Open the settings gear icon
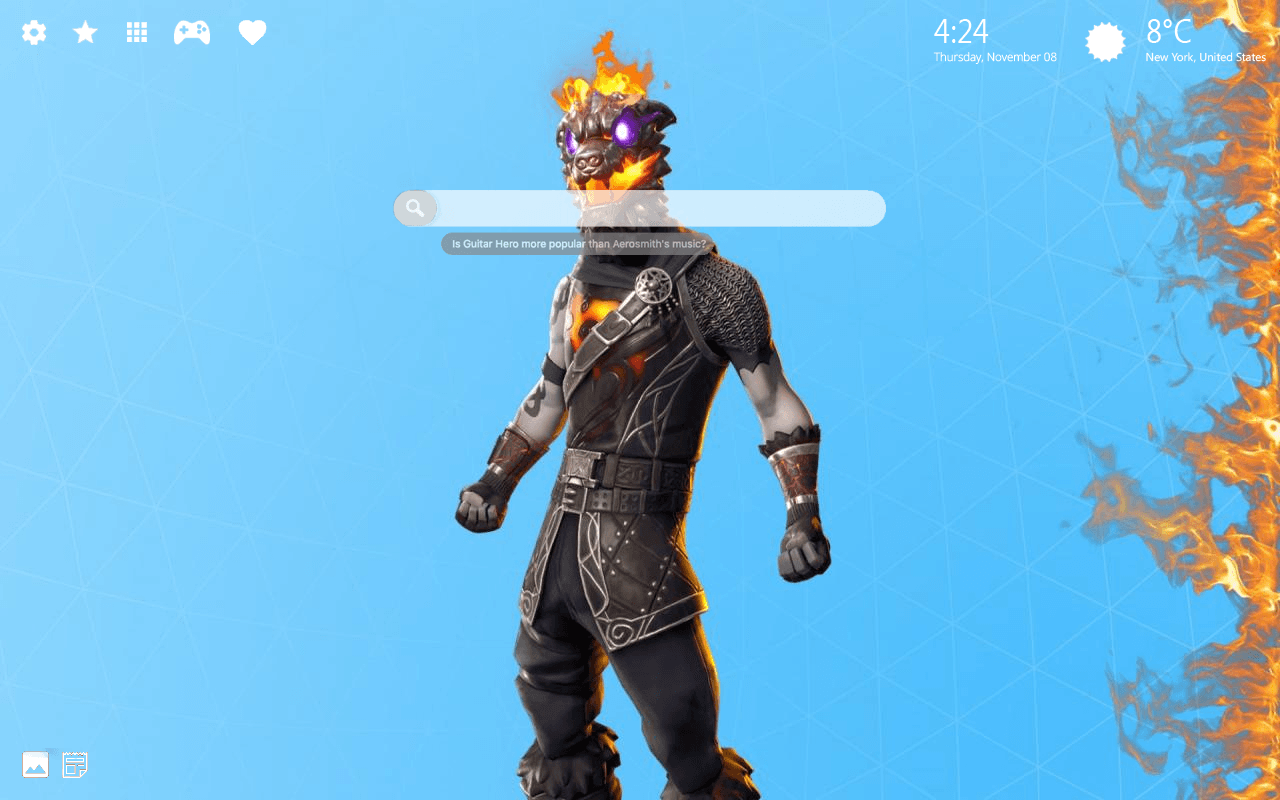Screen dimensions: 1280x800 click(33, 31)
